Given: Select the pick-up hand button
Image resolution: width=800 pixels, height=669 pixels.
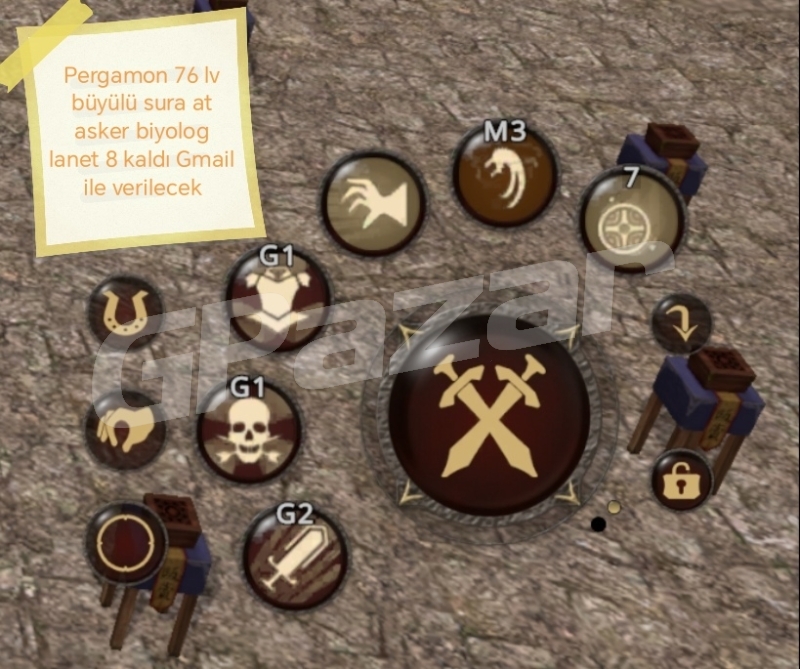Looking at the screenshot, I should point(126,430).
